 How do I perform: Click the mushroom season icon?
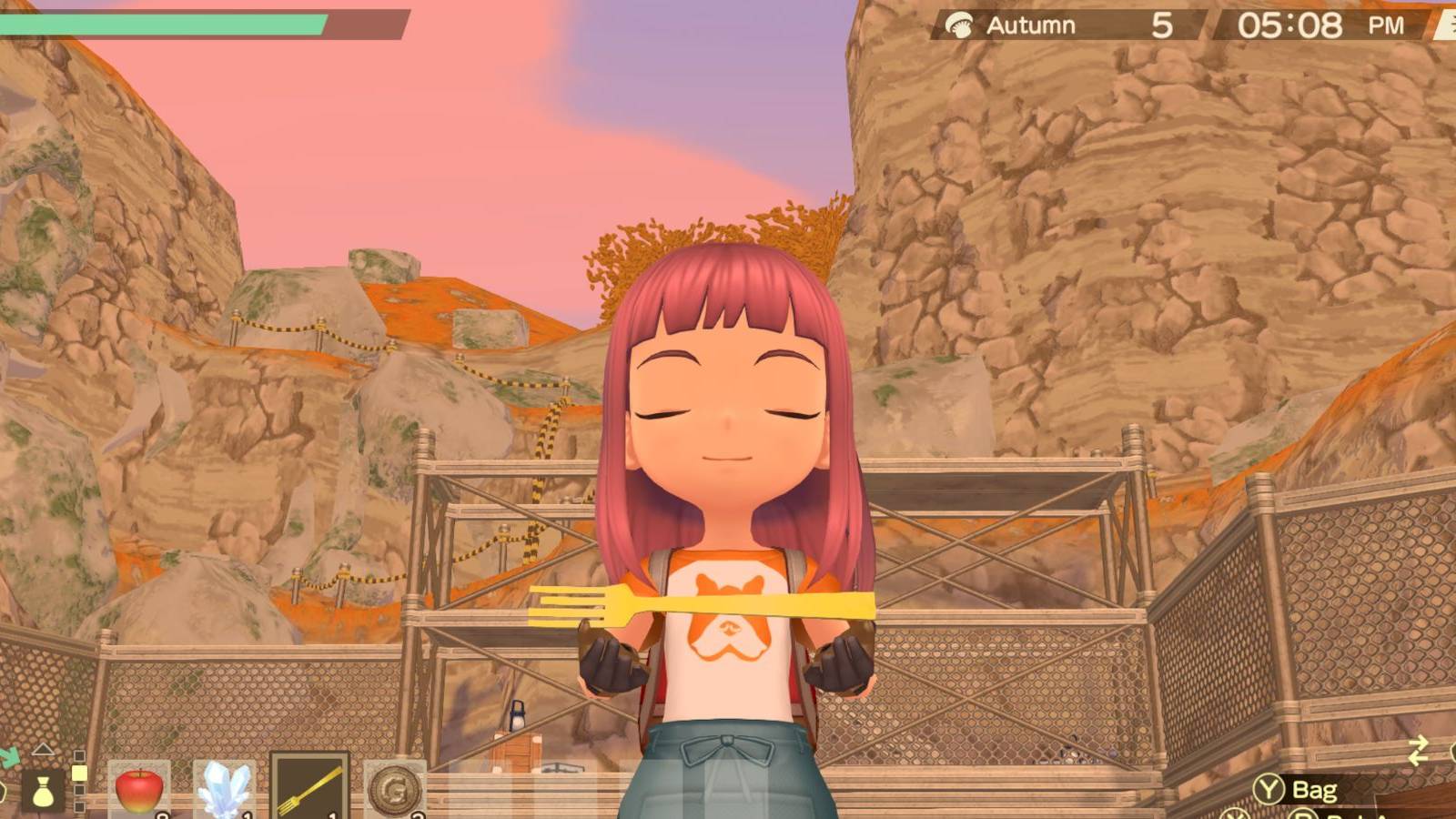click(961, 25)
